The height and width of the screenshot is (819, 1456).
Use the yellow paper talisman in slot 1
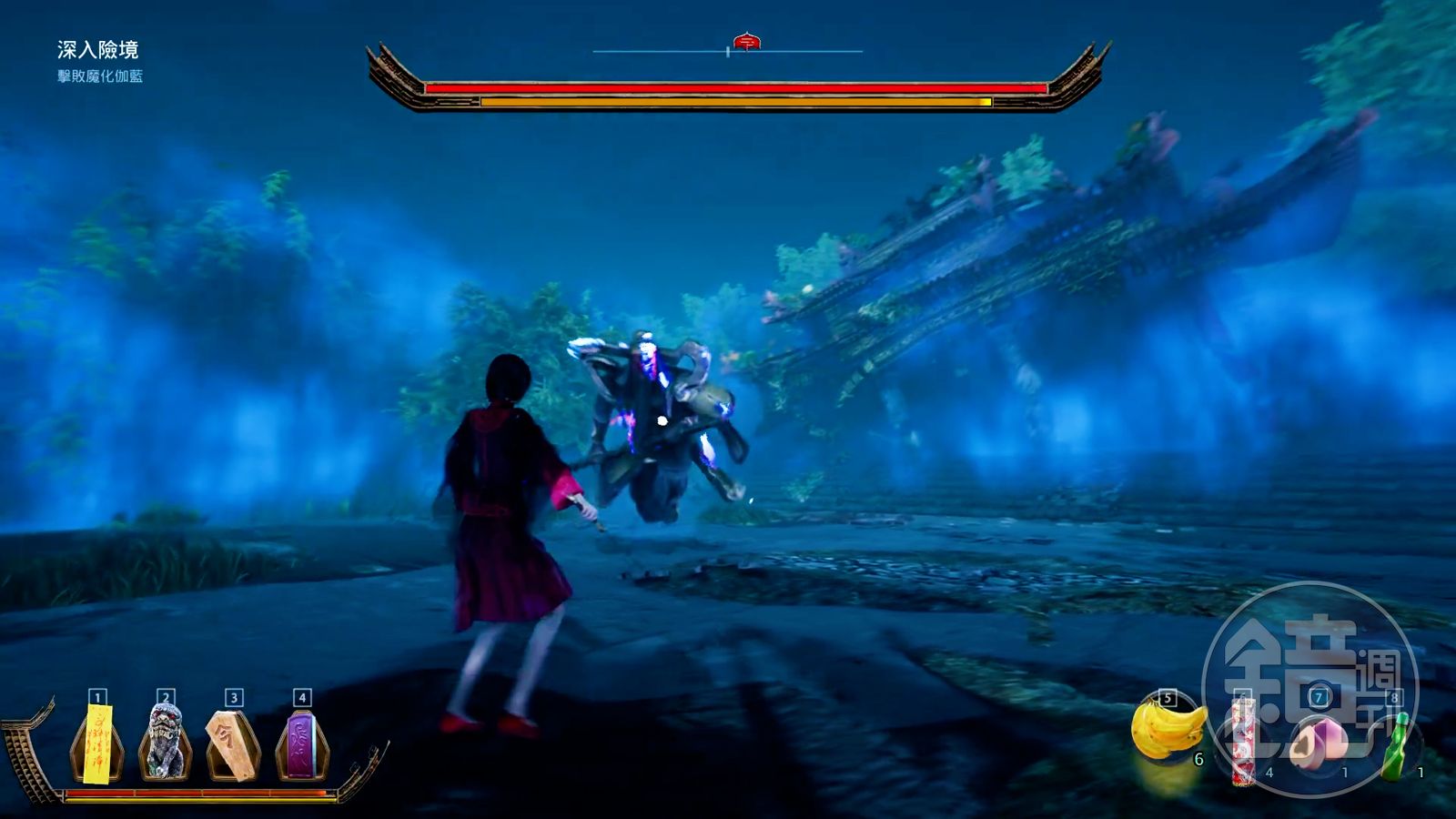[97, 743]
